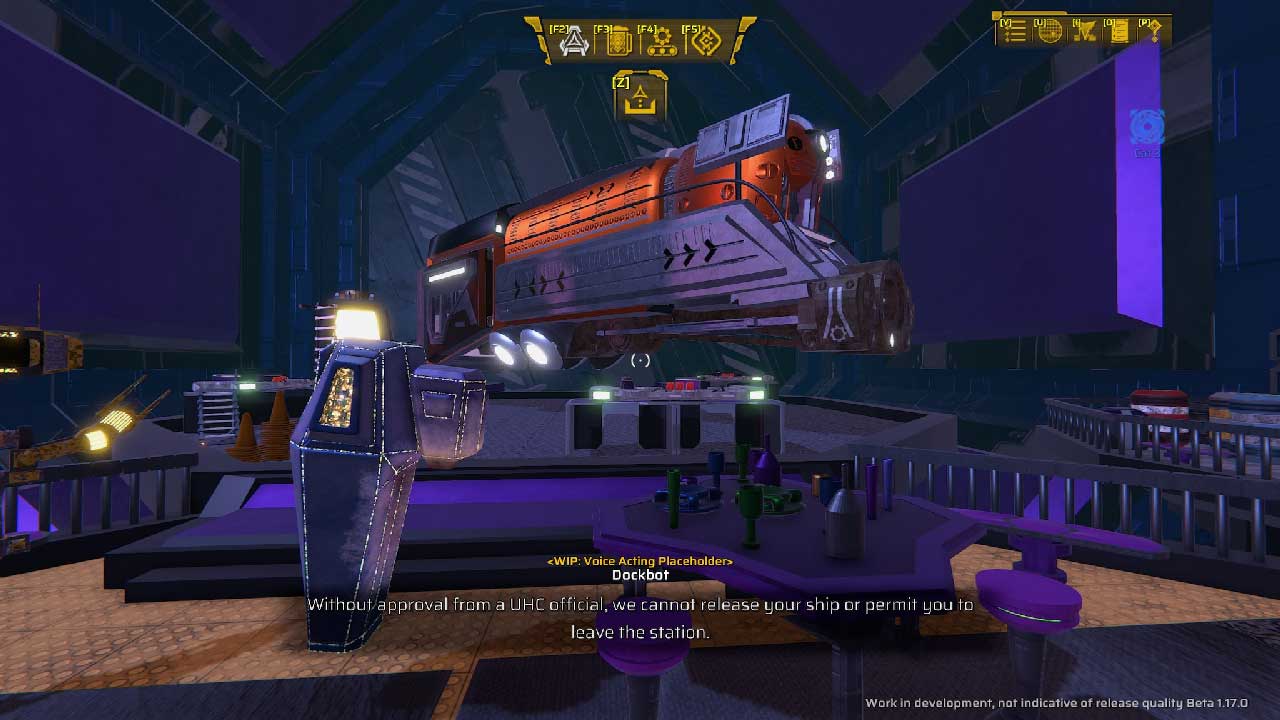
Task: Open the globe grid map icon
Action: [1049, 32]
